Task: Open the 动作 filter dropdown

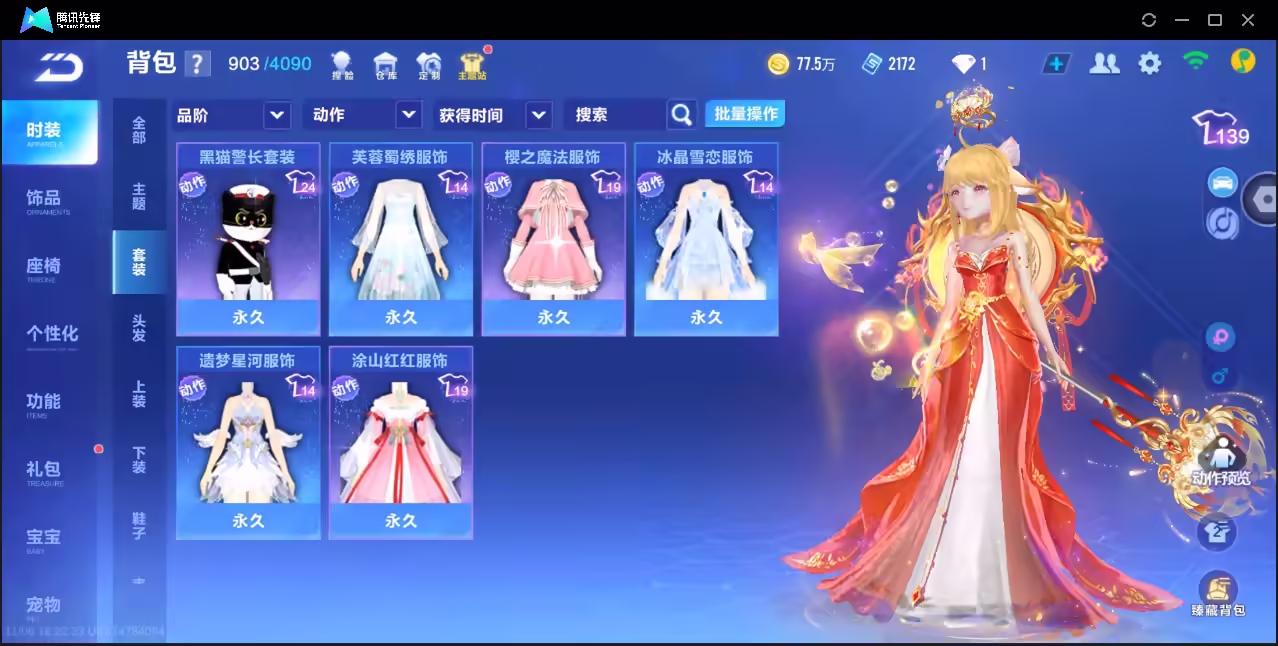Action: (362, 115)
